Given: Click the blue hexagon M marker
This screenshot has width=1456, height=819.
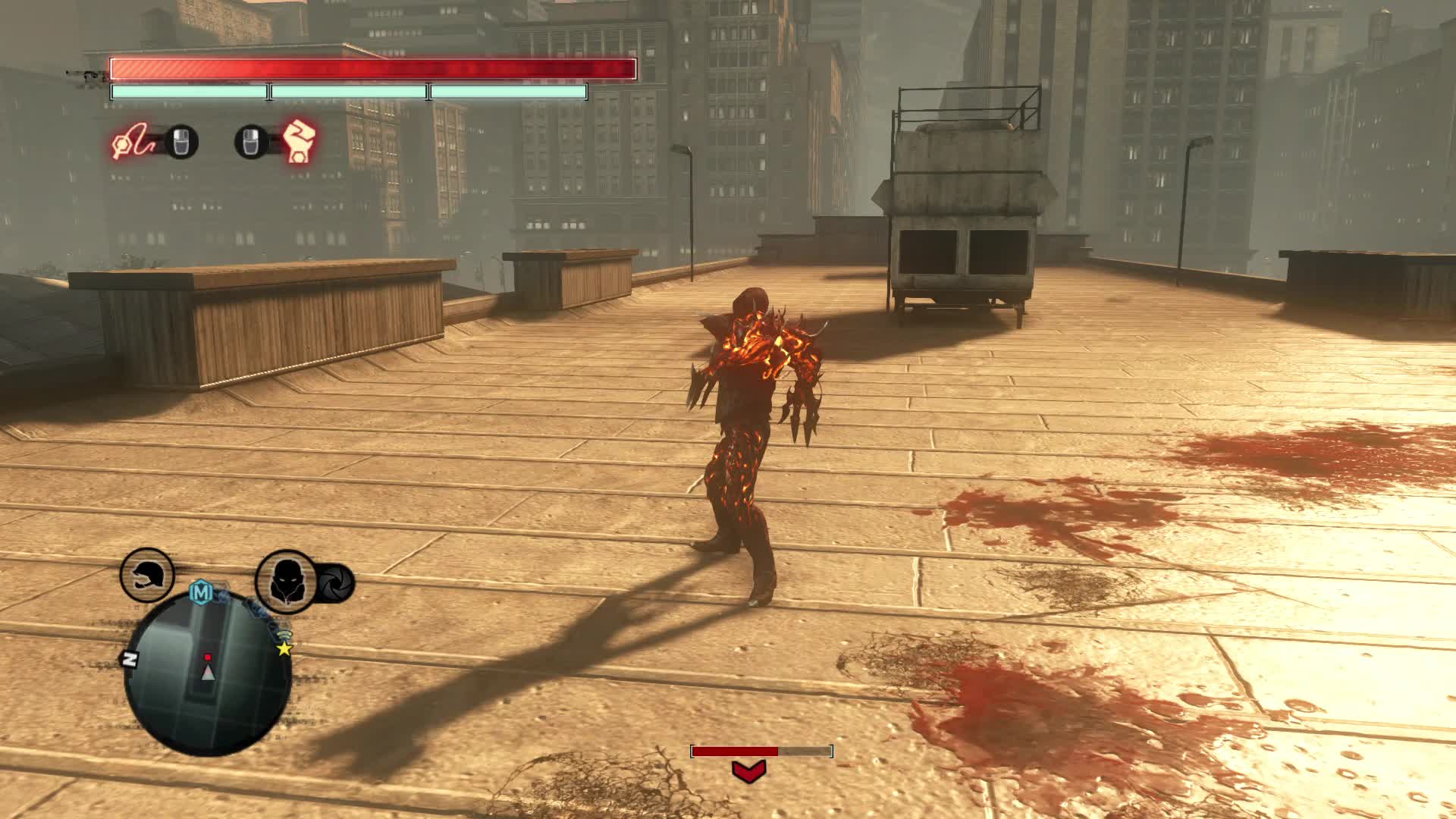Looking at the screenshot, I should [200, 592].
